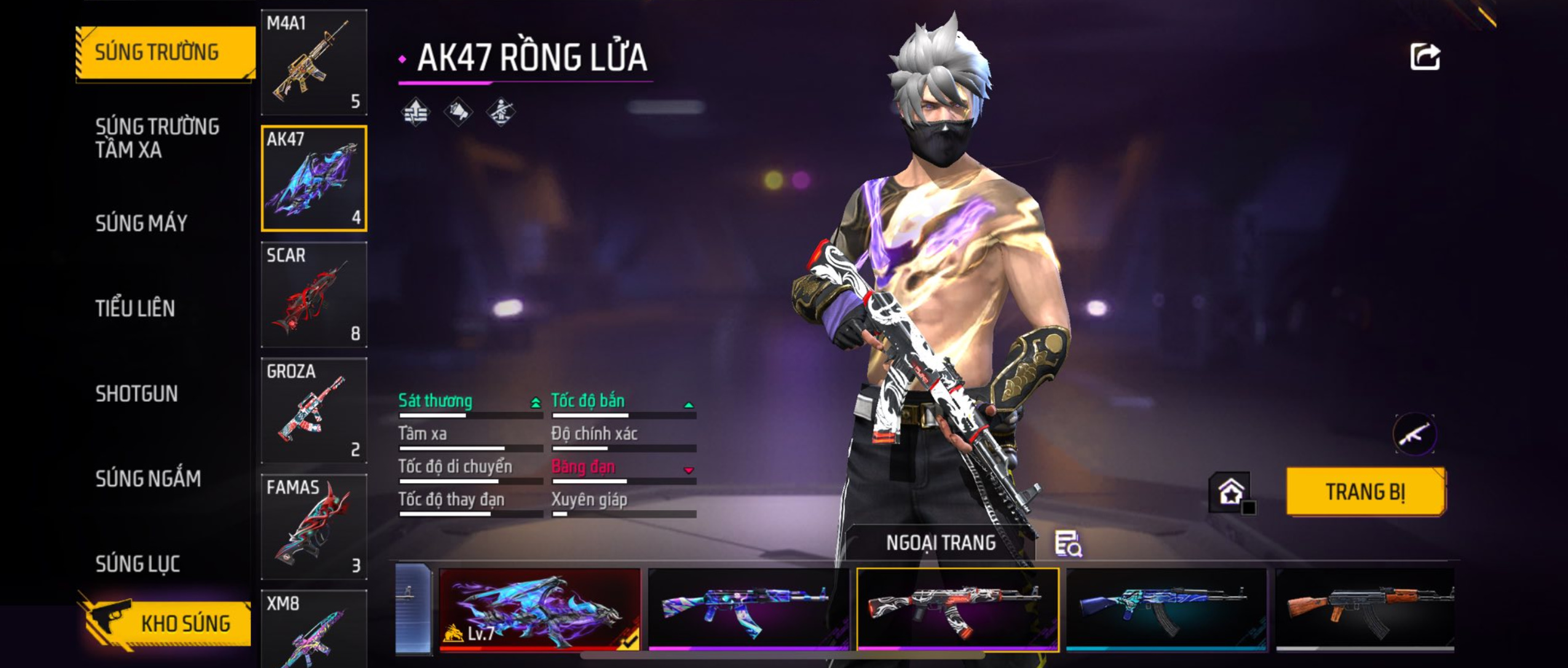The width and height of the screenshot is (1568, 668).
Task: Select the FAMAS weapon tile
Action: 314,527
